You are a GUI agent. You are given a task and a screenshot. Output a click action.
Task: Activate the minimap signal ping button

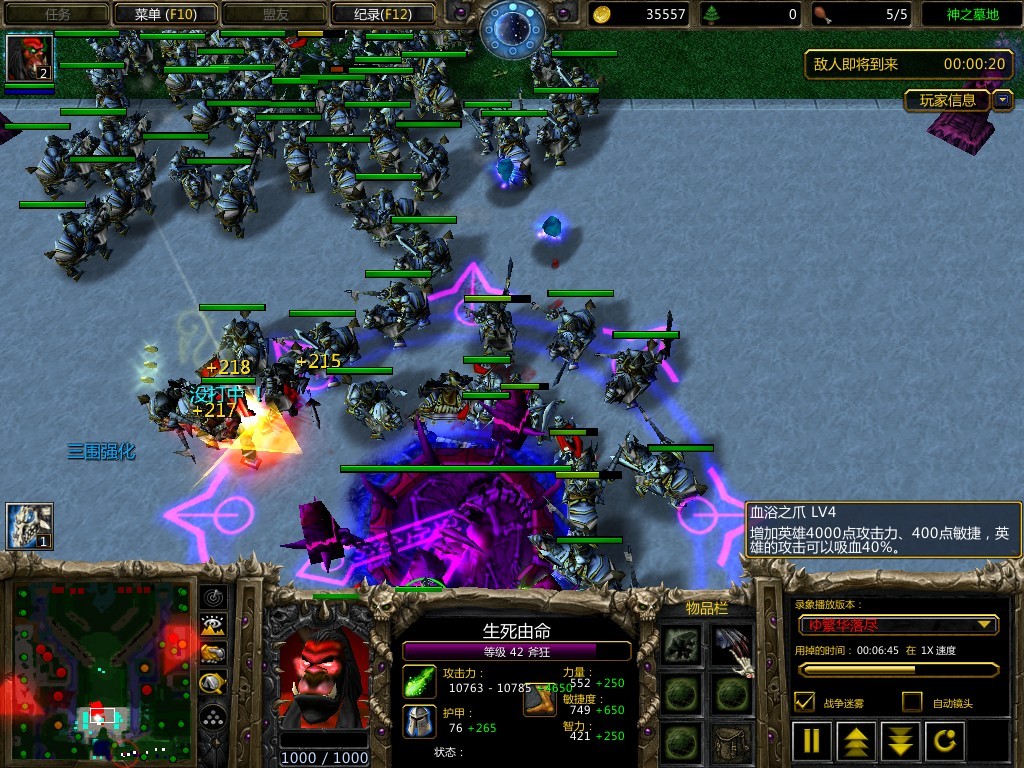pos(213,597)
